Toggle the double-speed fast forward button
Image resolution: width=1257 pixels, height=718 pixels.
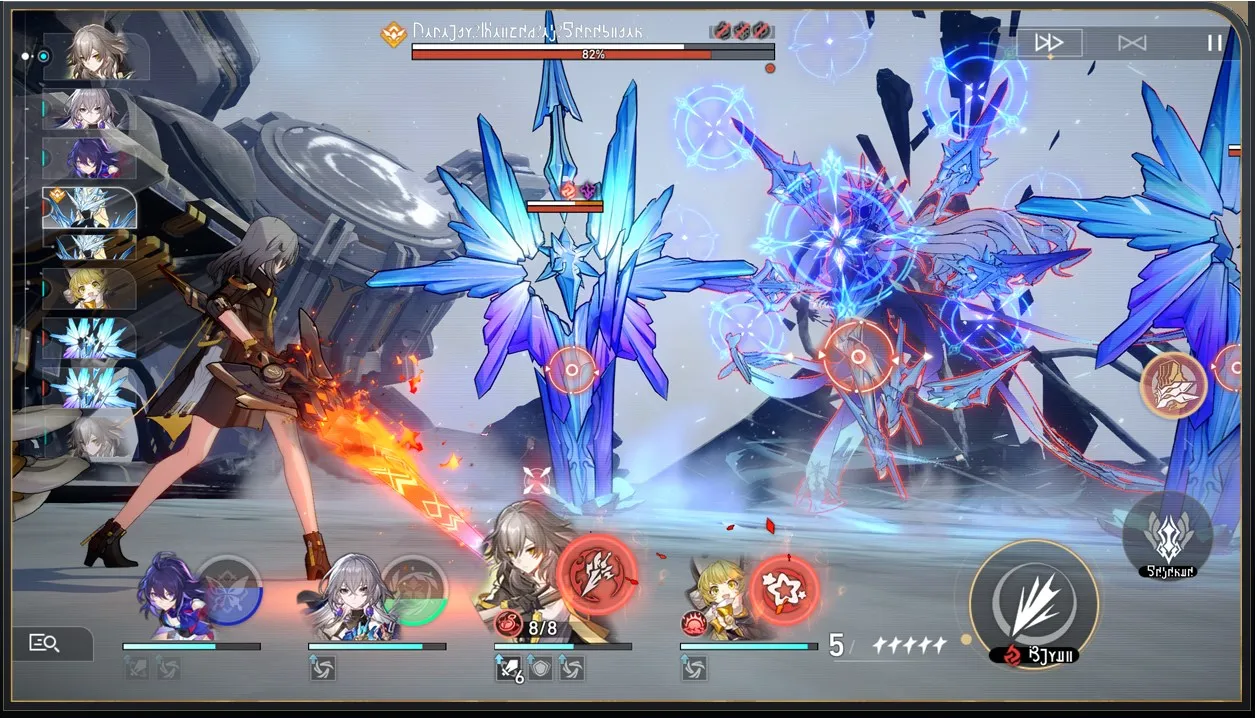(1049, 43)
